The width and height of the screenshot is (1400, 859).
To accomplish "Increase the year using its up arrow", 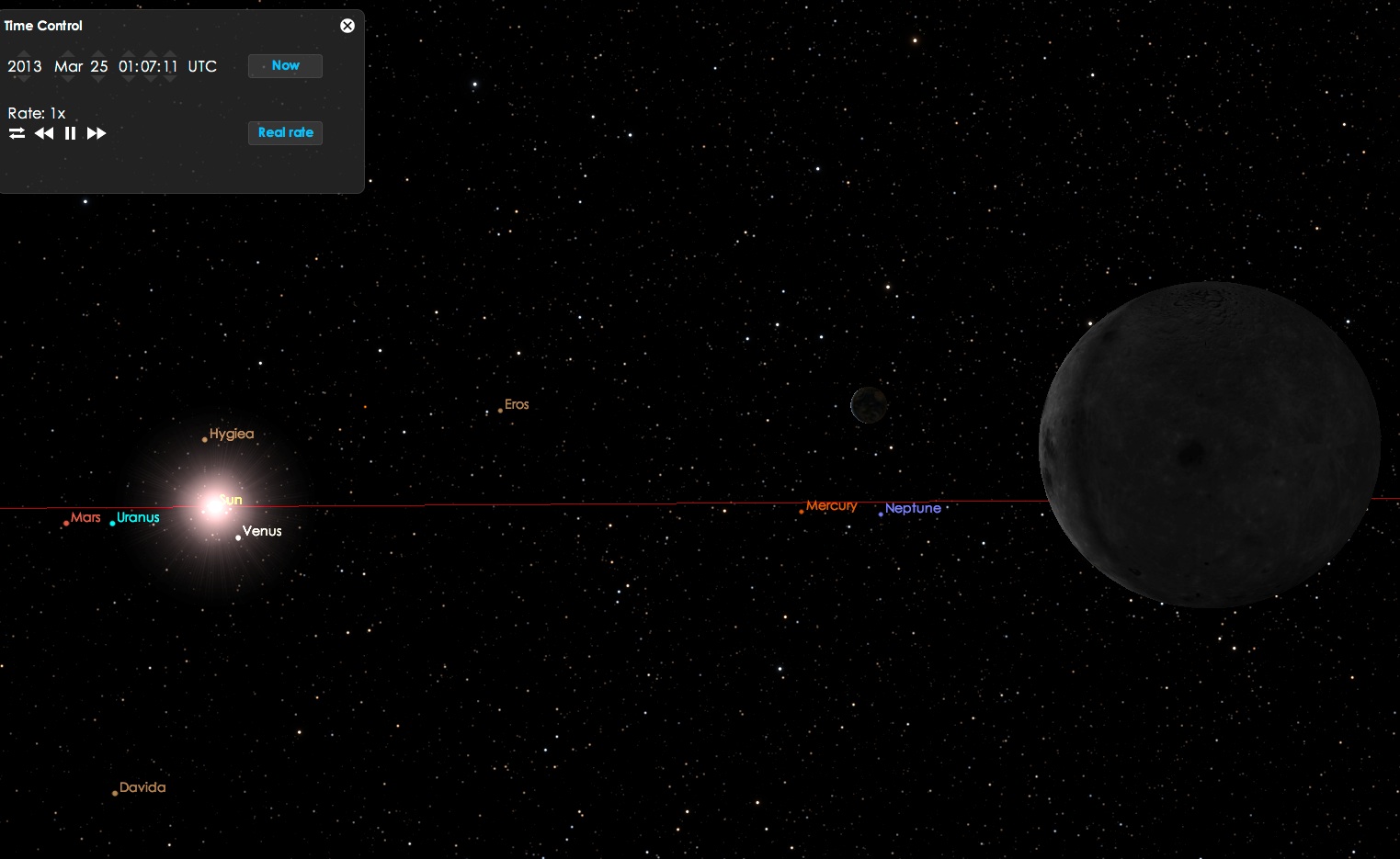I will click(25, 53).
